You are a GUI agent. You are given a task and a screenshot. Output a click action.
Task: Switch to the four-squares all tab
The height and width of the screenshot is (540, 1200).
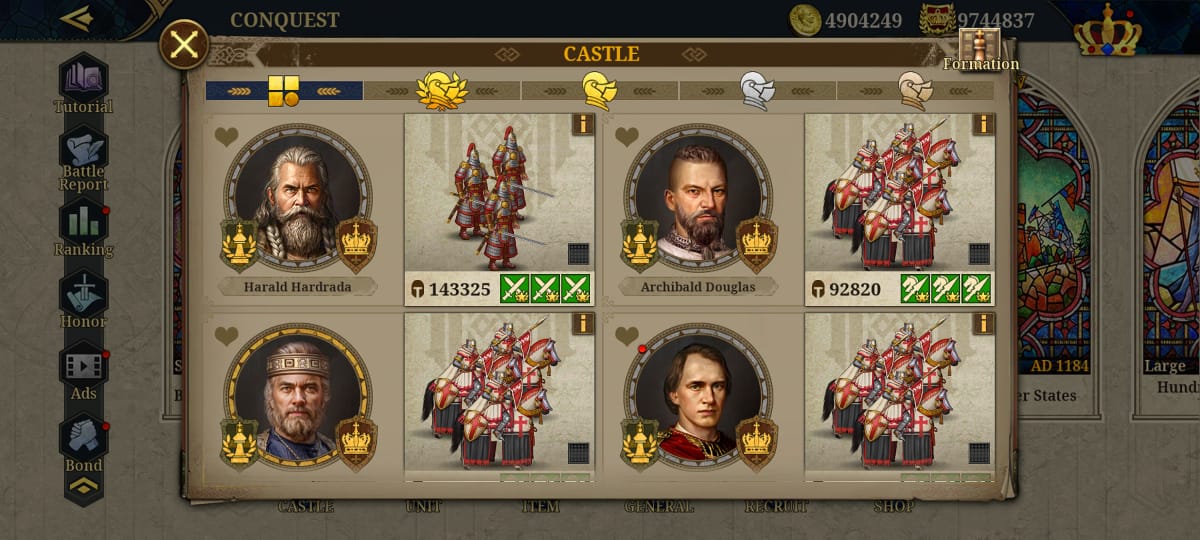283,91
